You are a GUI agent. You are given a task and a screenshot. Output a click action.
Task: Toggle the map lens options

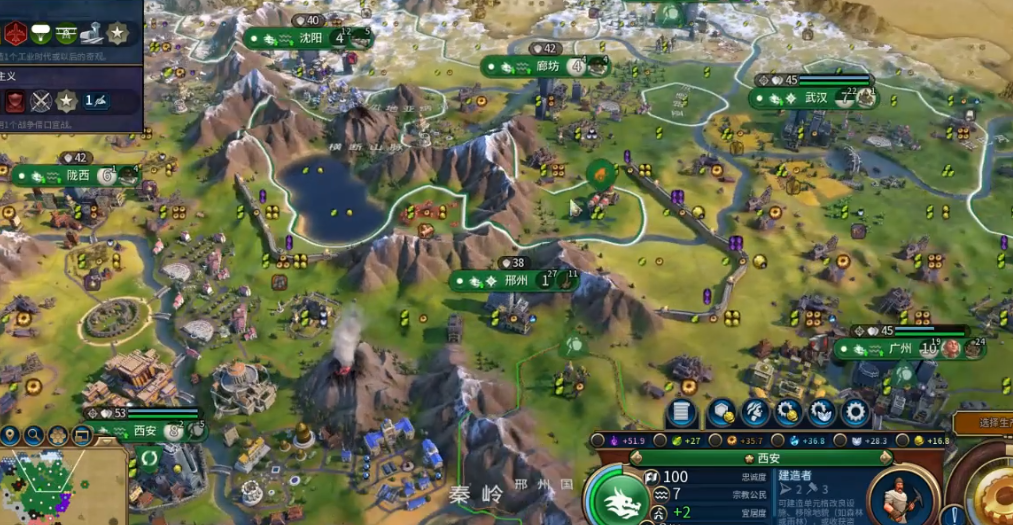[58, 436]
